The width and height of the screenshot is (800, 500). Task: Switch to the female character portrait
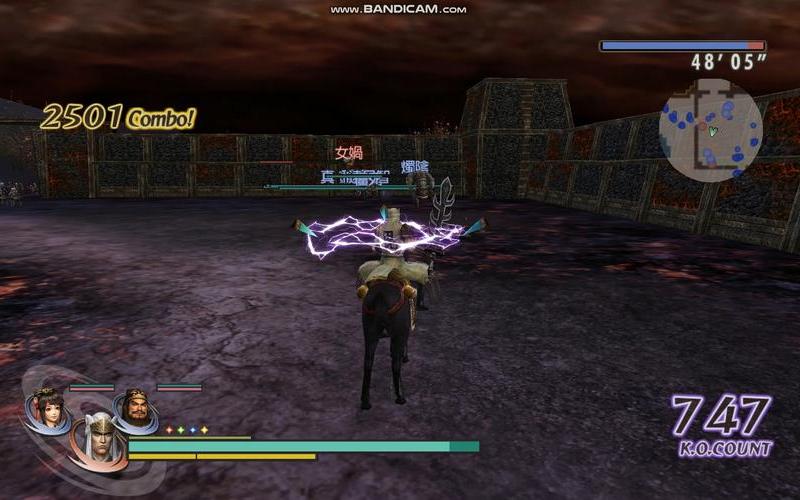coord(46,409)
